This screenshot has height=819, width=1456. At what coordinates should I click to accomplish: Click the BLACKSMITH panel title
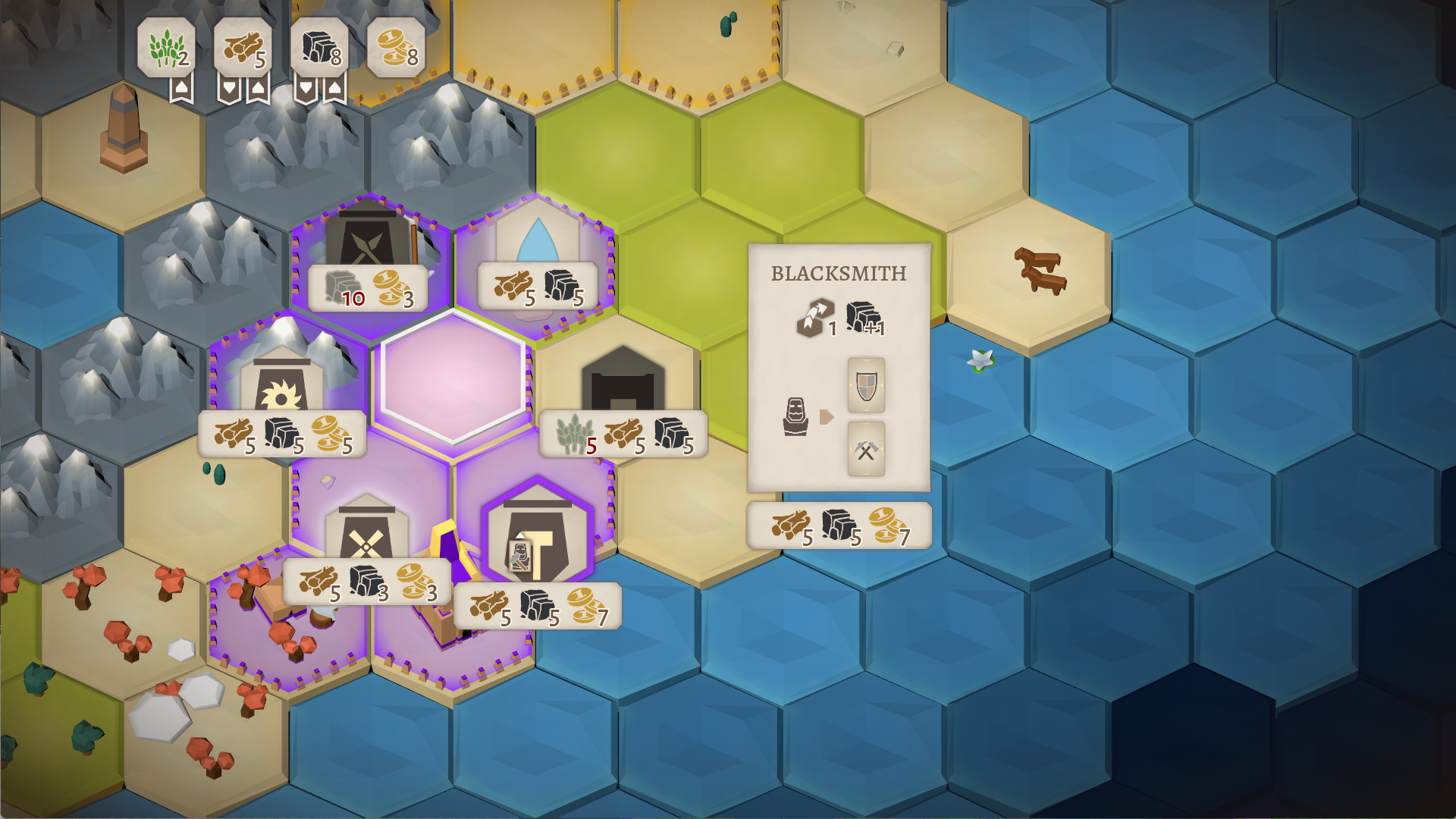click(838, 275)
